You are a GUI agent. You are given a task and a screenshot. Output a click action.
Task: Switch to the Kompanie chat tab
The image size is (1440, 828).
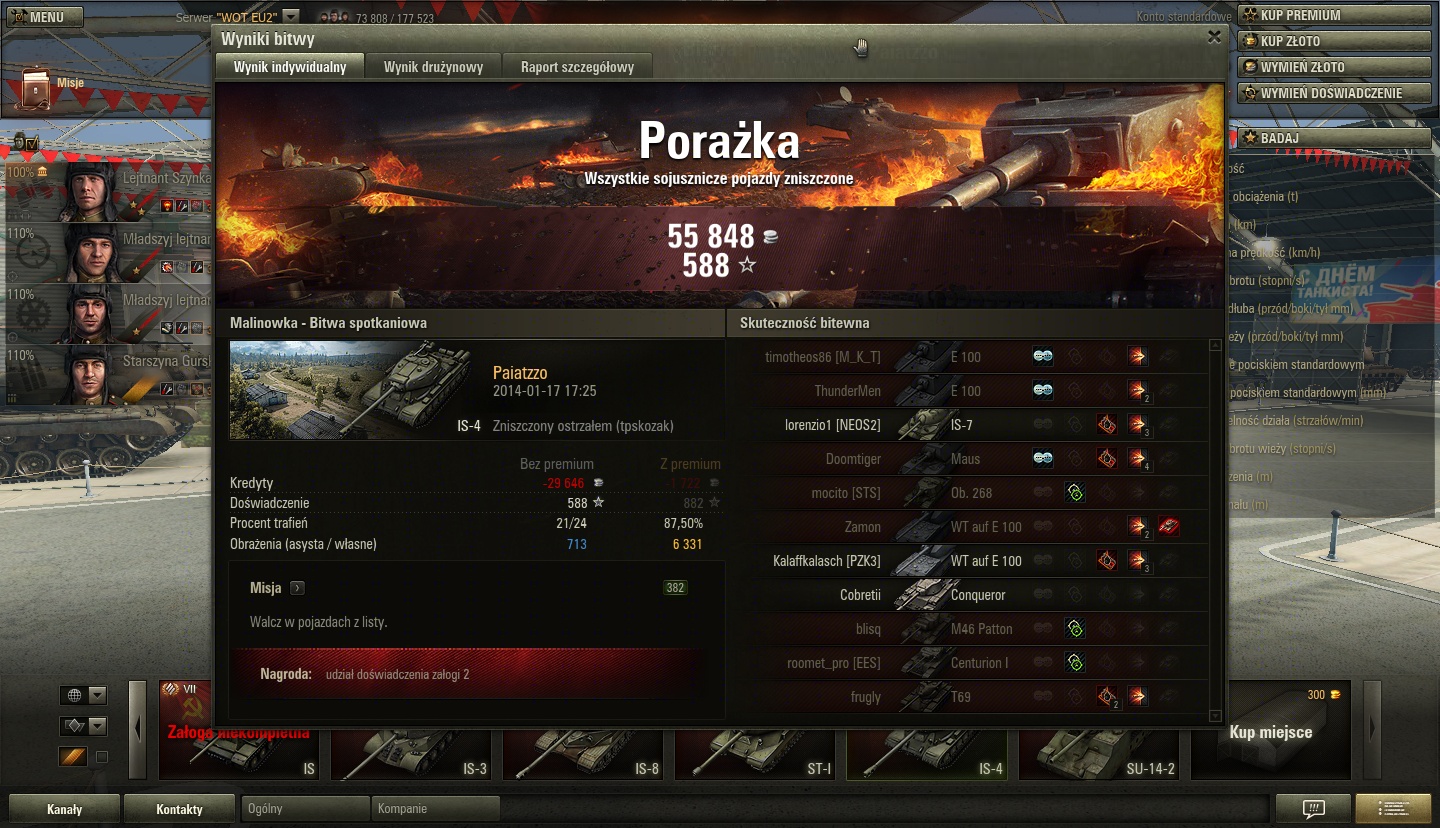tap(434, 808)
